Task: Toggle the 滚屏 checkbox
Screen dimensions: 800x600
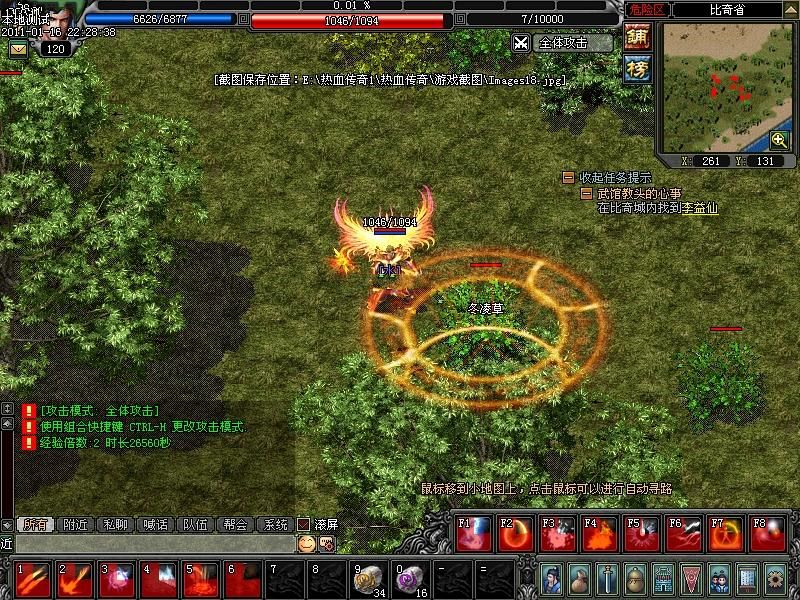Action: point(304,524)
